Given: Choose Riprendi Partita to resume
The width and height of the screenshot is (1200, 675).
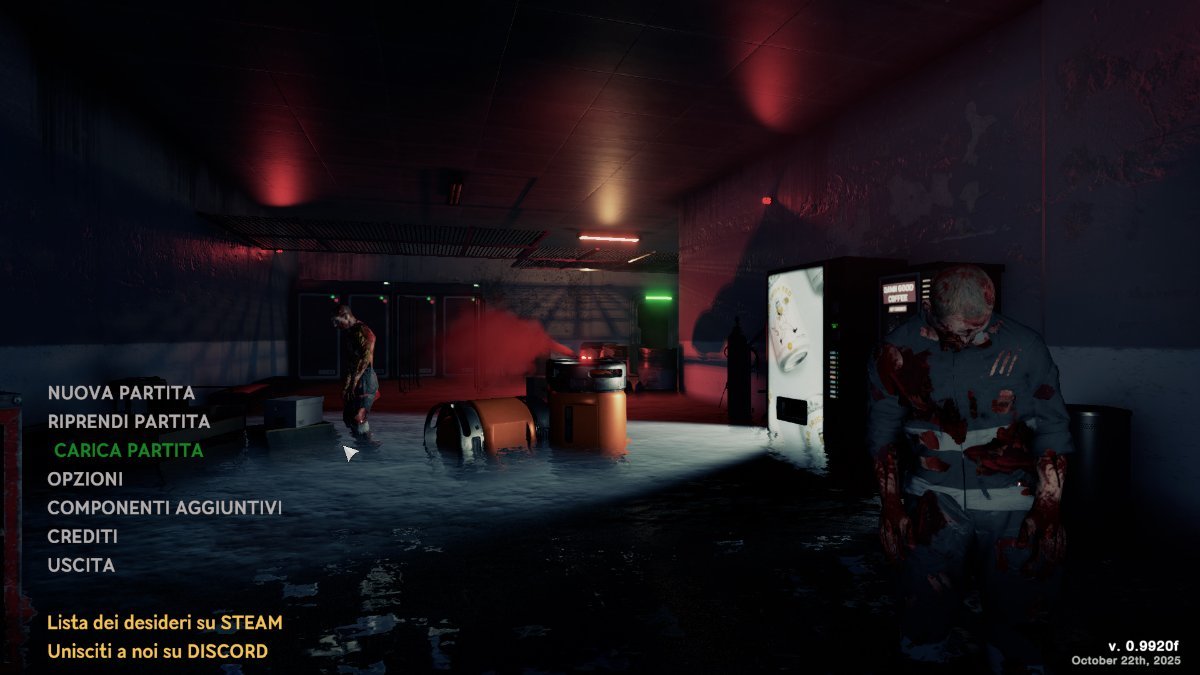Looking at the screenshot, I should coord(128,422).
